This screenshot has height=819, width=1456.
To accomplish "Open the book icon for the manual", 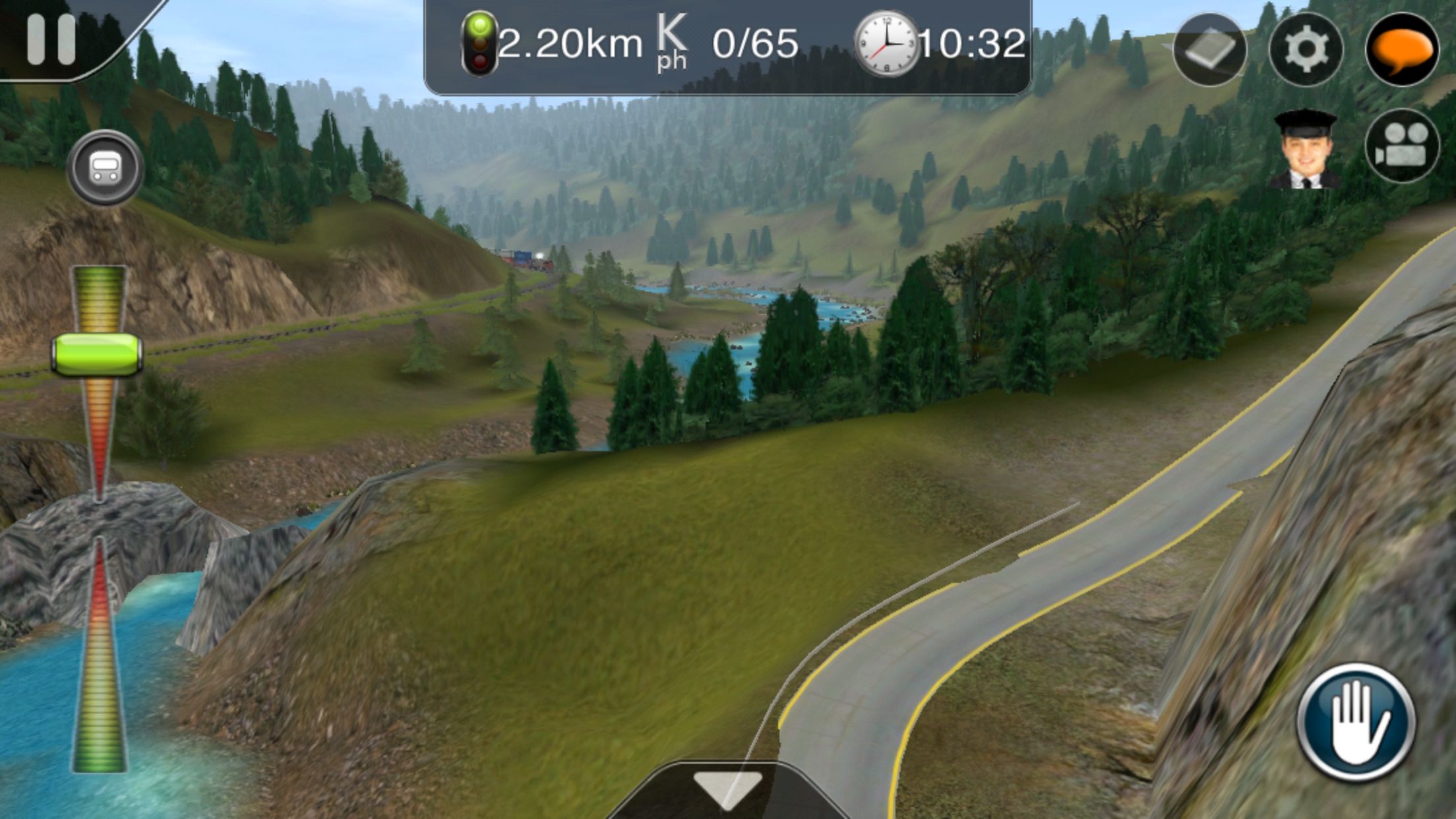I will pyautogui.click(x=1209, y=49).
